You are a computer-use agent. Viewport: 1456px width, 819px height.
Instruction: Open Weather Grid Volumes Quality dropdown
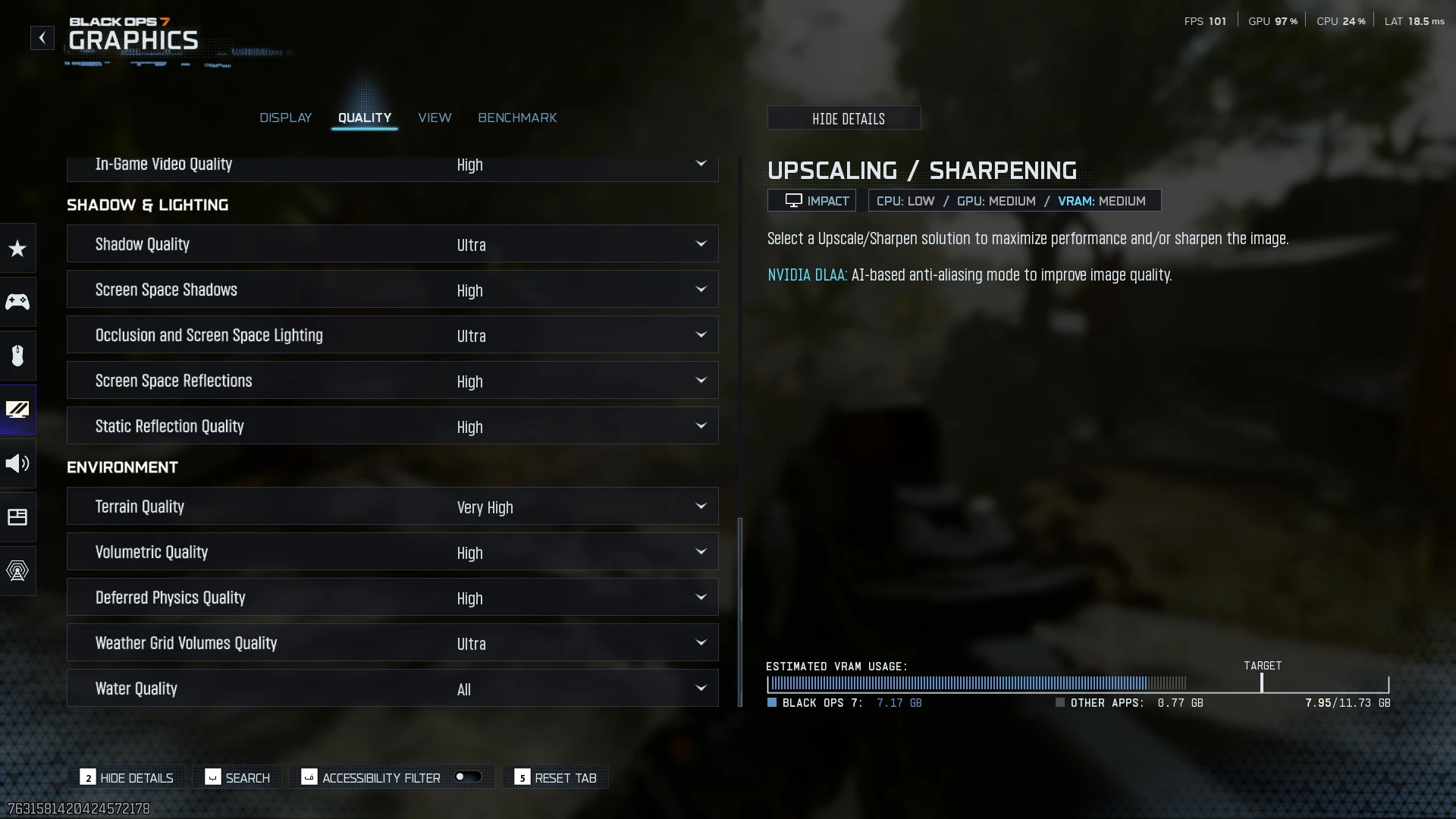pos(392,643)
